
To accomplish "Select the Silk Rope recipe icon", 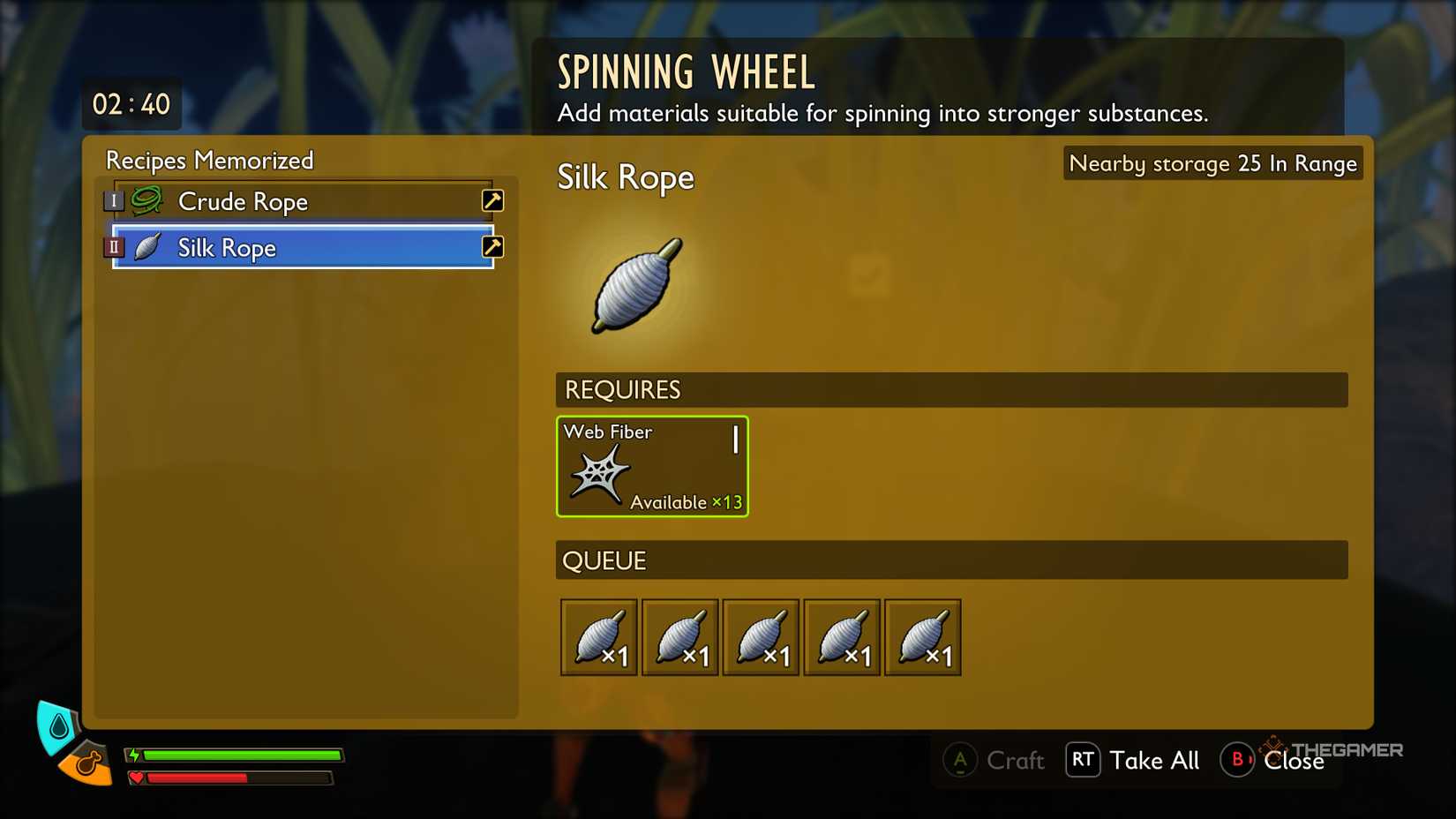I will pos(148,248).
